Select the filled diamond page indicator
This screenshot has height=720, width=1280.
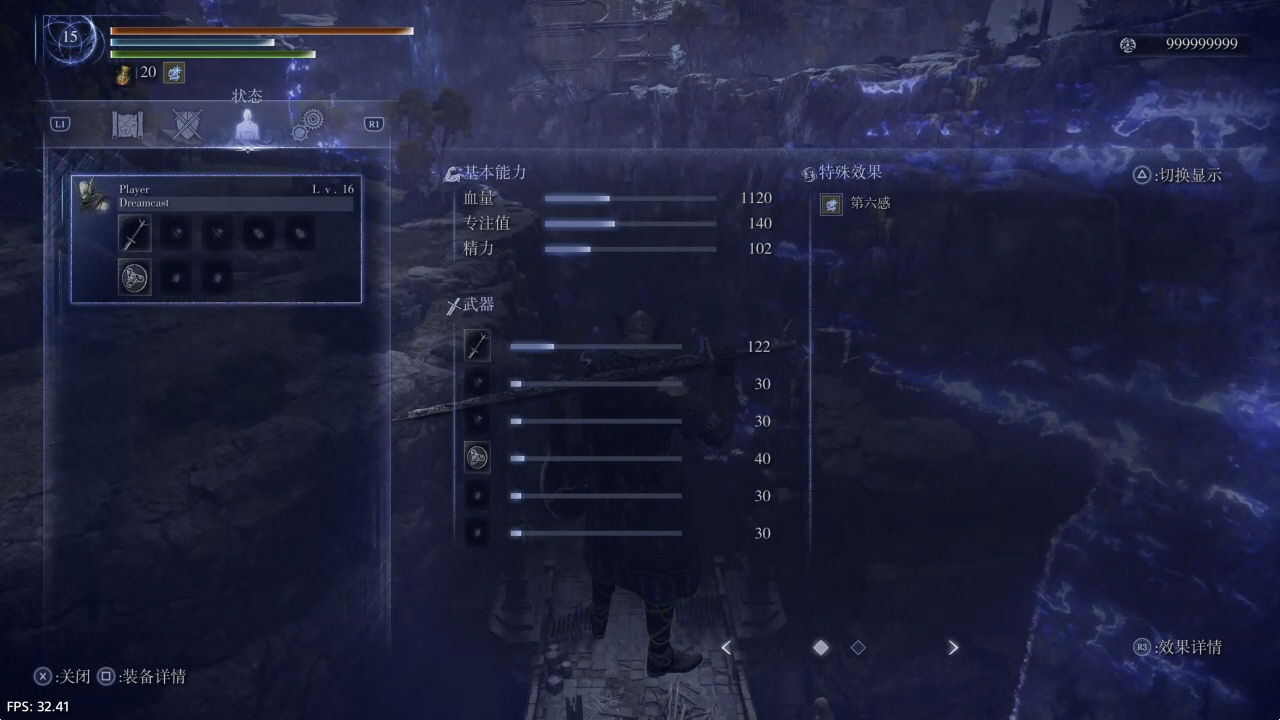pyautogui.click(x=821, y=648)
